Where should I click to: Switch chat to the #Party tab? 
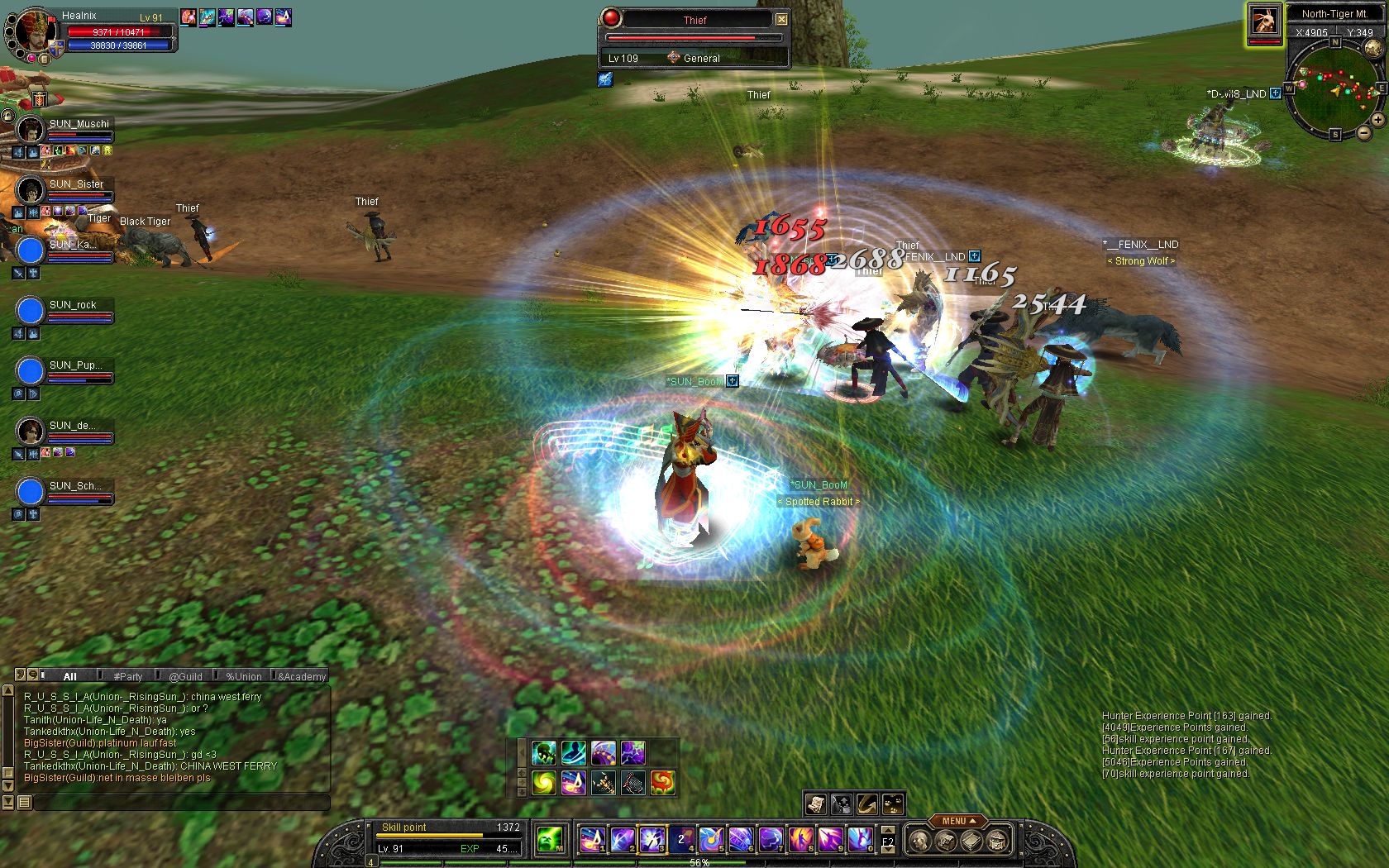click(128, 676)
